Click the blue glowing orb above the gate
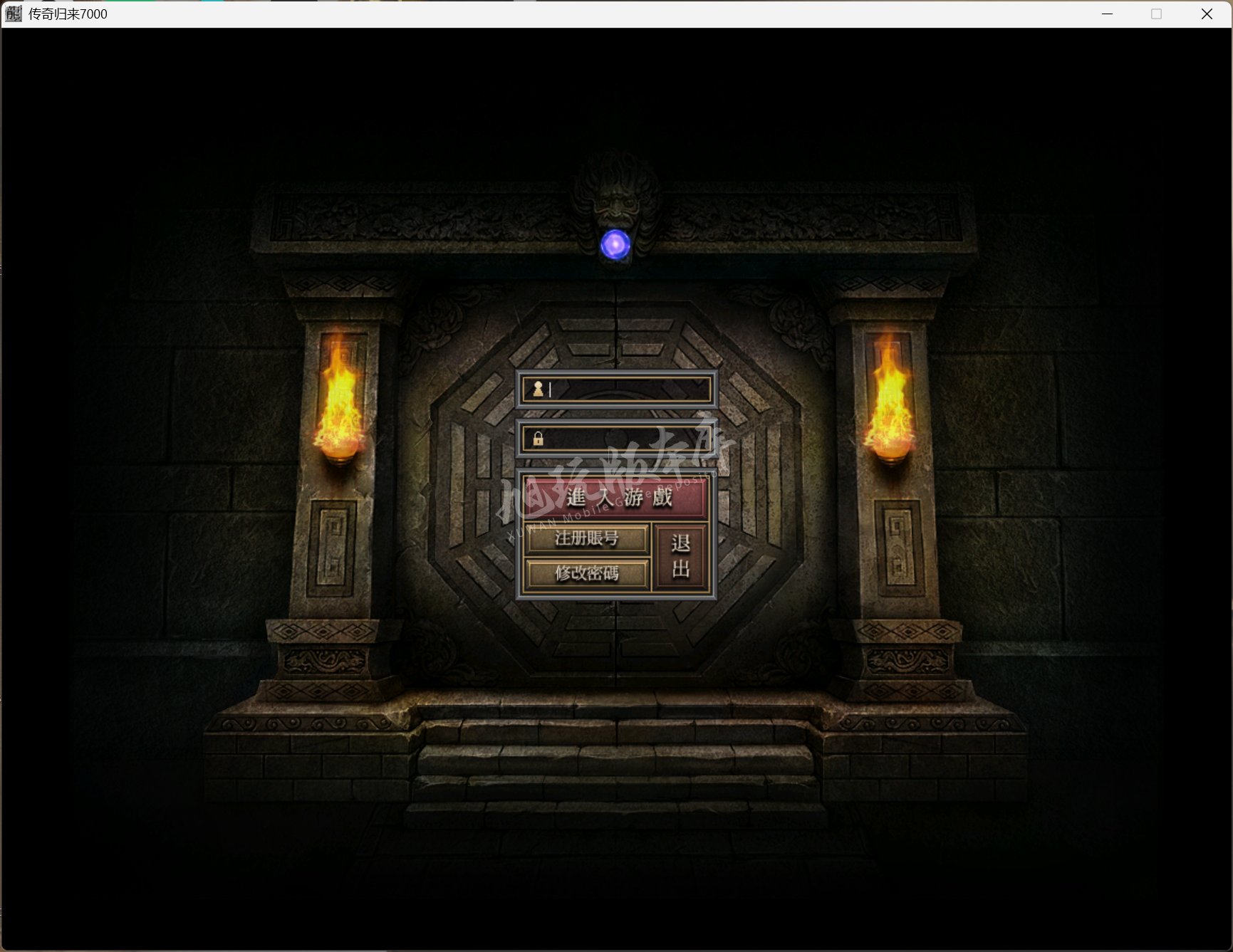1233x952 pixels. 616,245
